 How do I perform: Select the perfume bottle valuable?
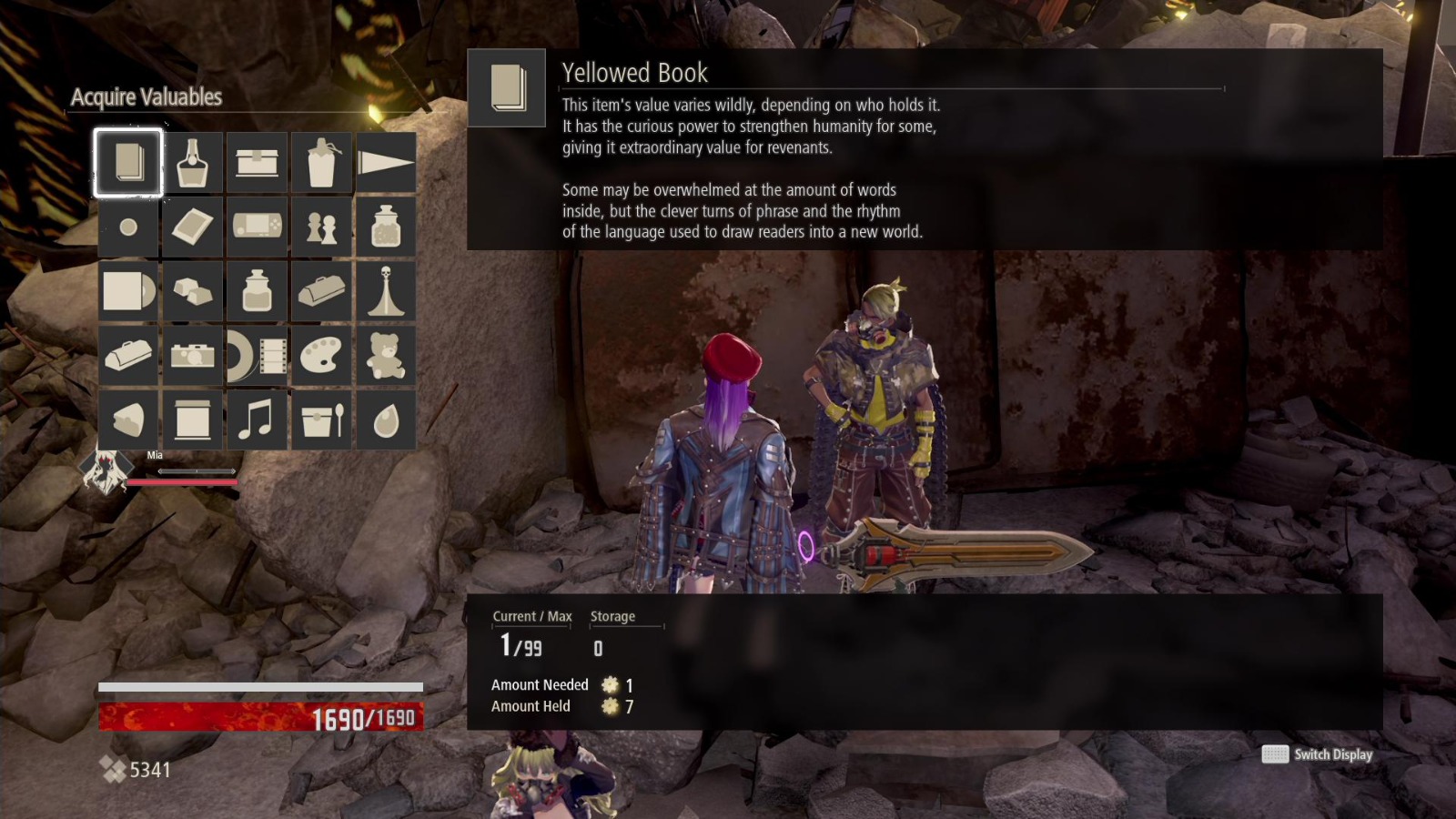click(x=192, y=164)
